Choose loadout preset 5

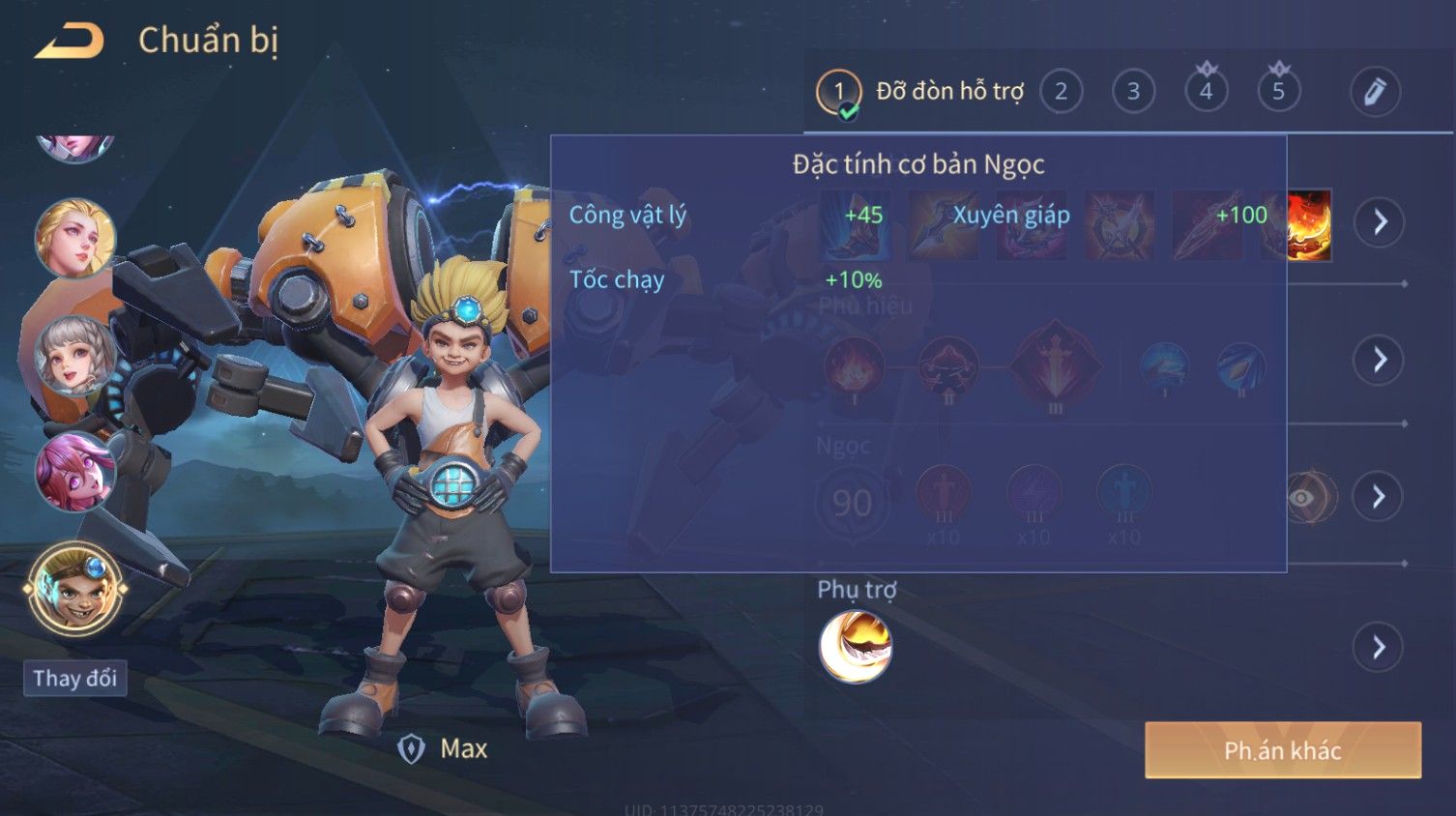[1278, 92]
